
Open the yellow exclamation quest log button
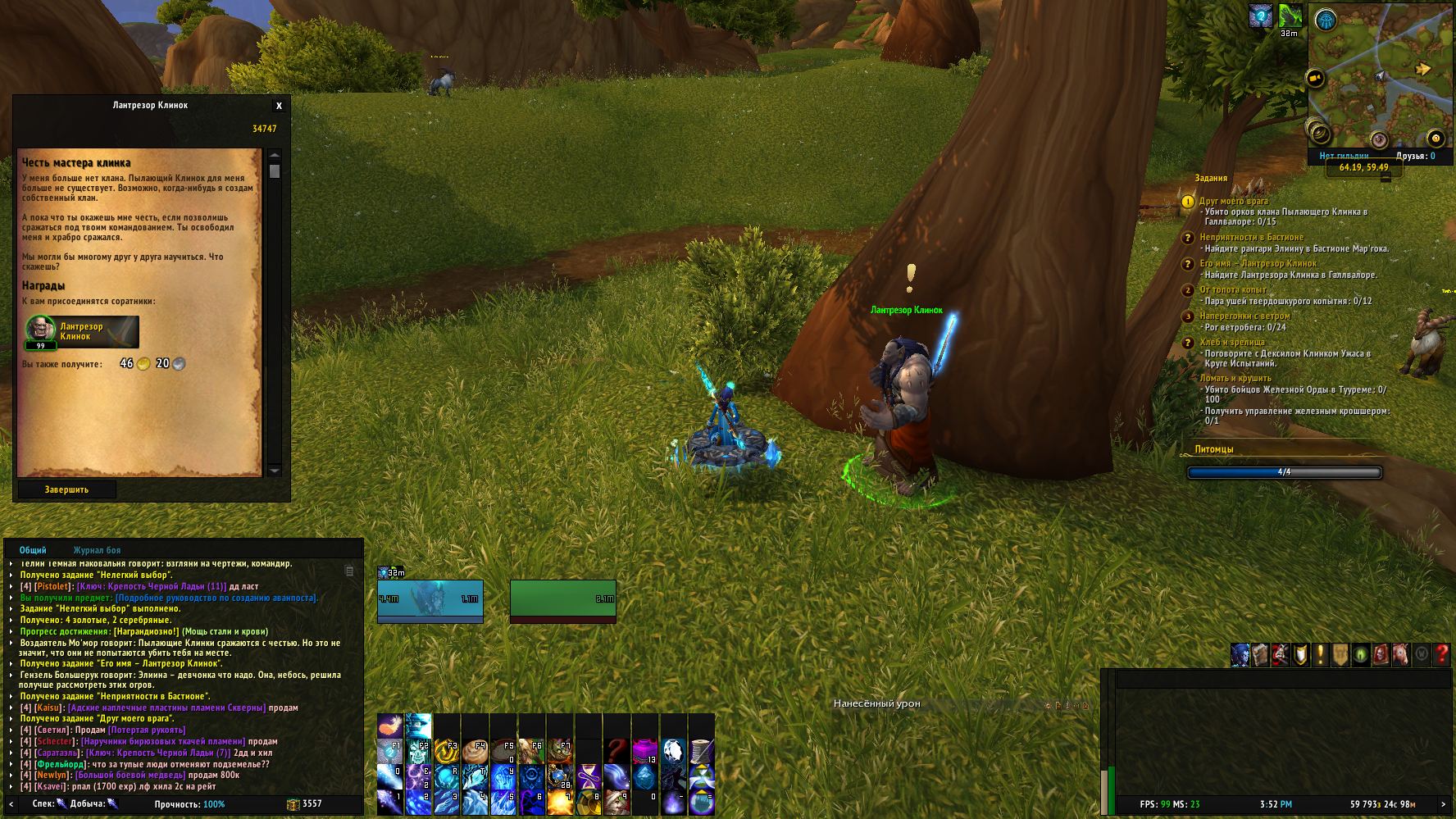click(x=1320, y=654)
